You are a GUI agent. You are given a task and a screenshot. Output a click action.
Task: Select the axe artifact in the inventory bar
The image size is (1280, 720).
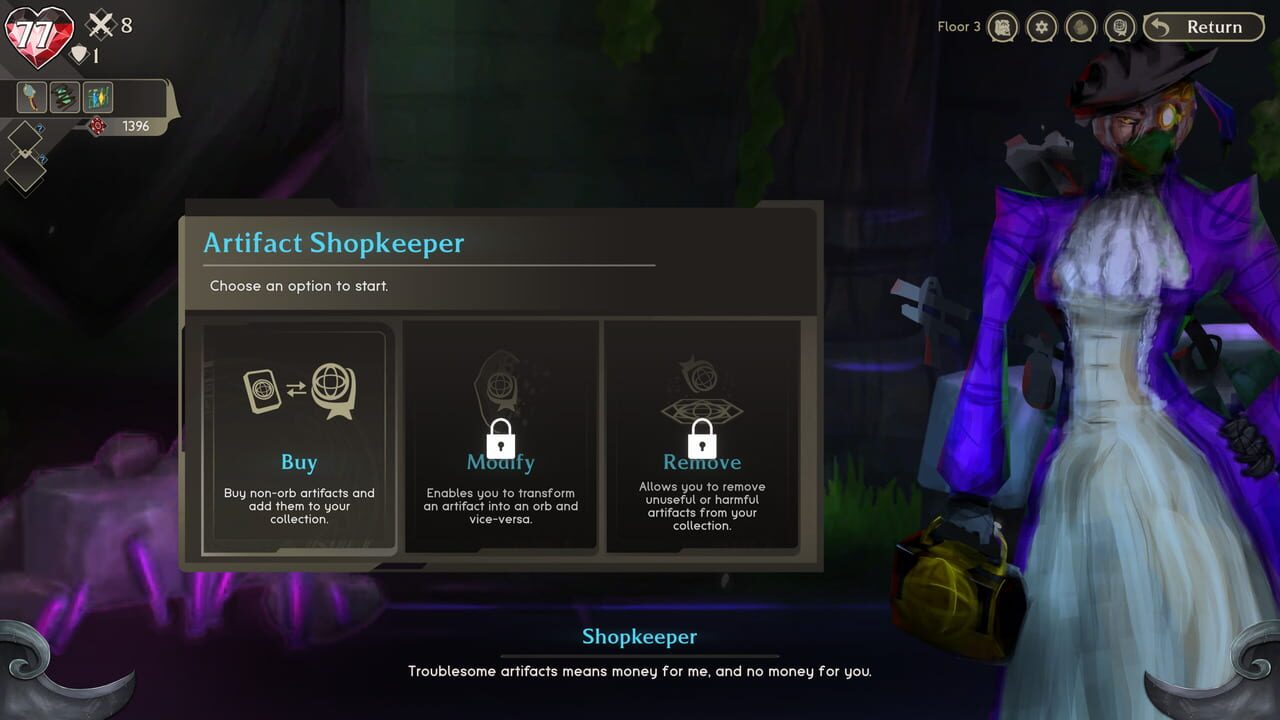tap(32, 97)
